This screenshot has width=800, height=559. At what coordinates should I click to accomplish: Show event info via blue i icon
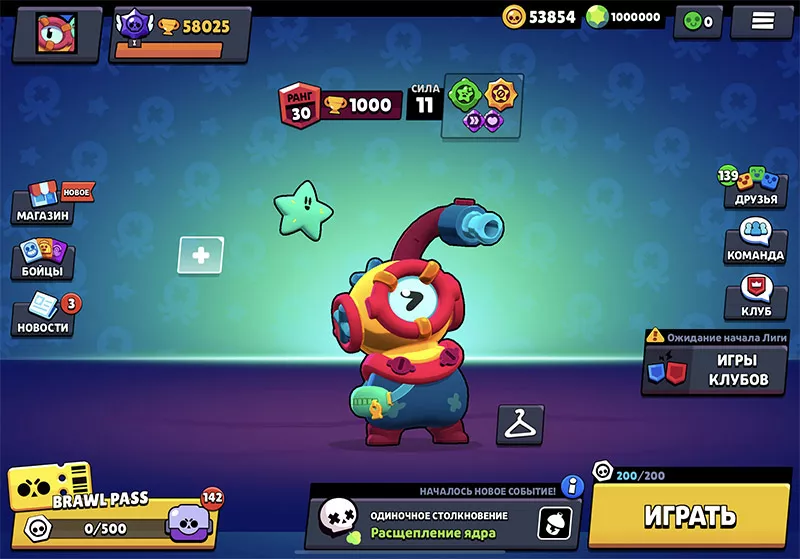(x=572, y=487)
